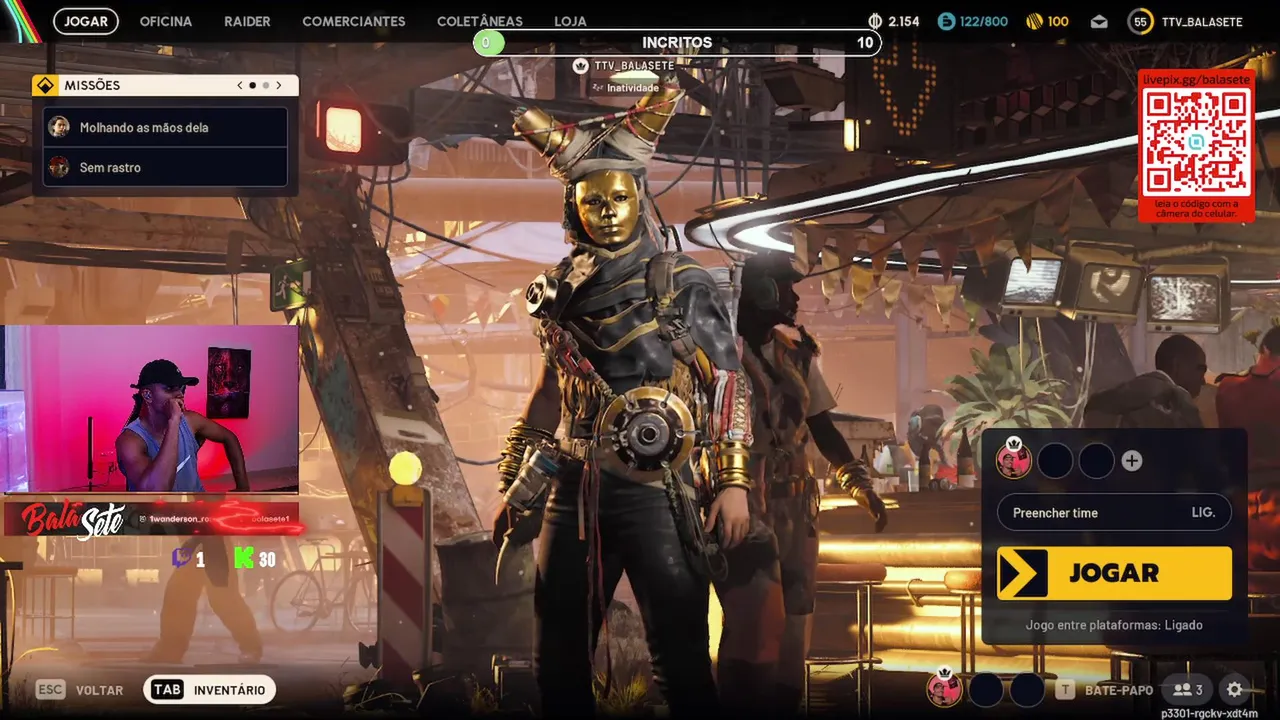Add a squad member with plus button
Image resolution: width=1280 pixels, height=720 pixels.
[x=1132, y=461]
